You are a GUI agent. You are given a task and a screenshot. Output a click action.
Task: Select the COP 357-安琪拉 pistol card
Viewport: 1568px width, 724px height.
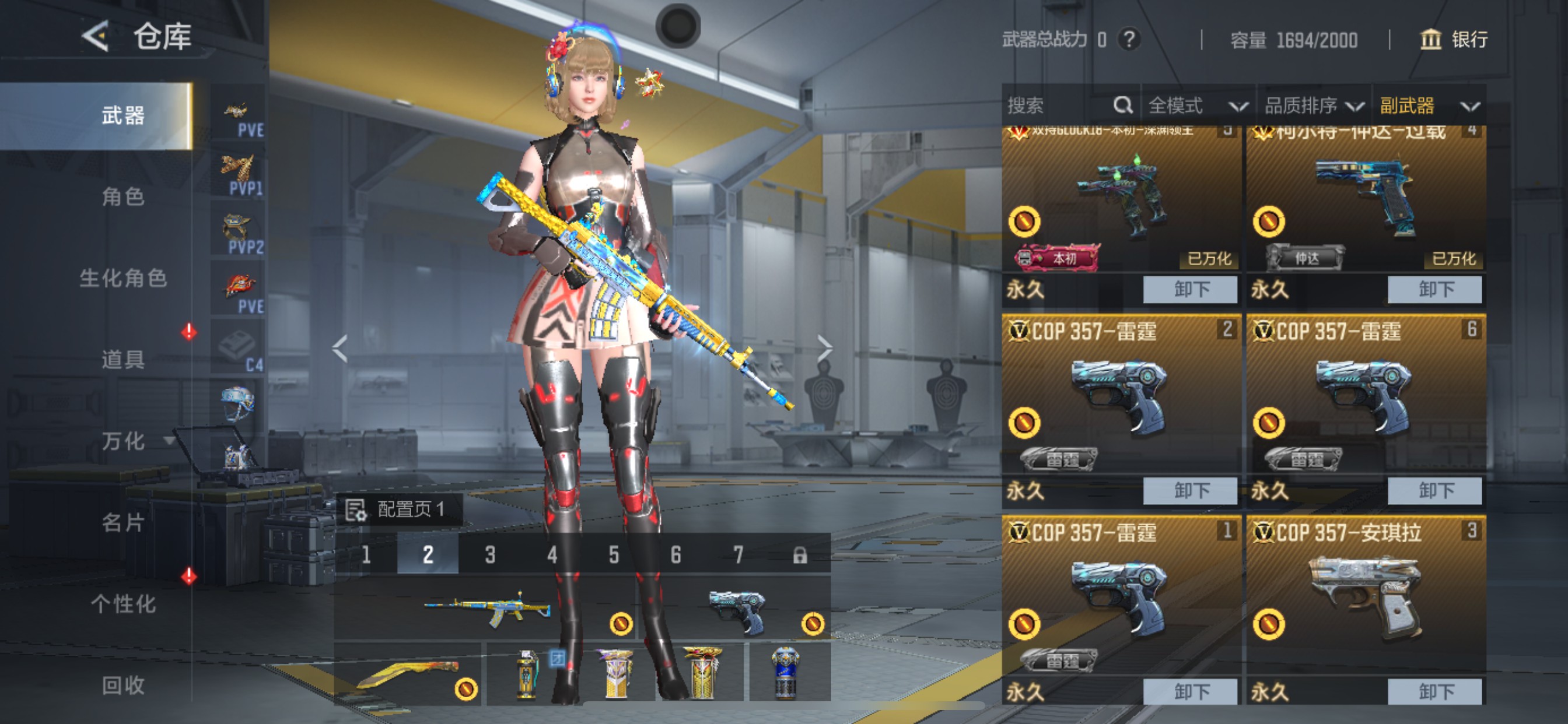tap(1366, 596)
